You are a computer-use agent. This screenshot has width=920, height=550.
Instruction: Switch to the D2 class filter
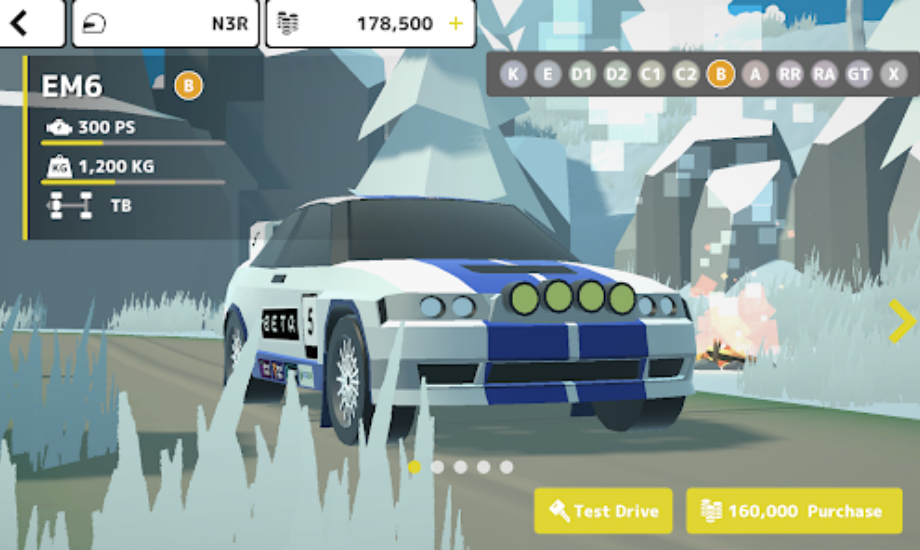coord(617,74)
